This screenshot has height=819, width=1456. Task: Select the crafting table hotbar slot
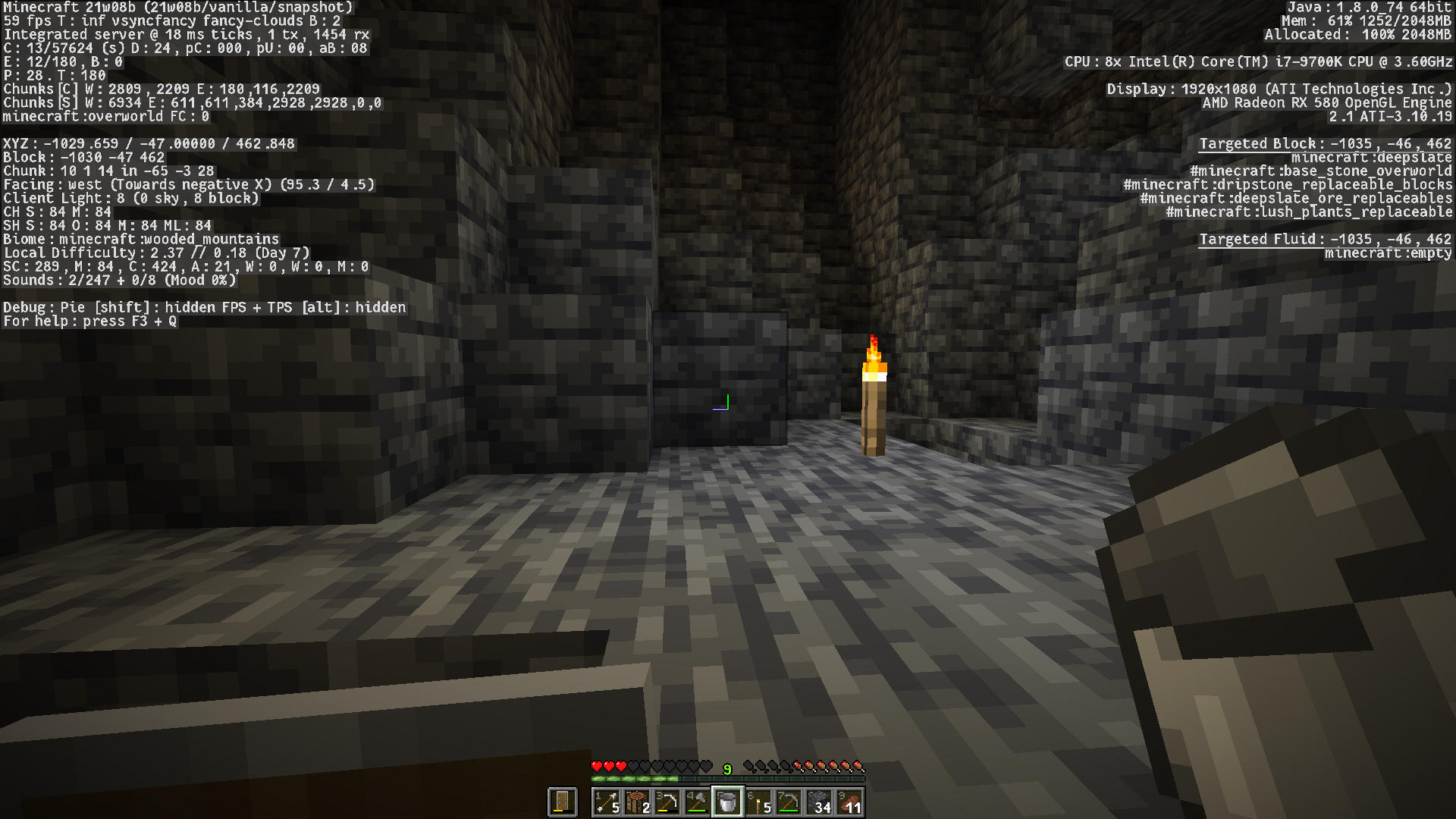(637, 802)
